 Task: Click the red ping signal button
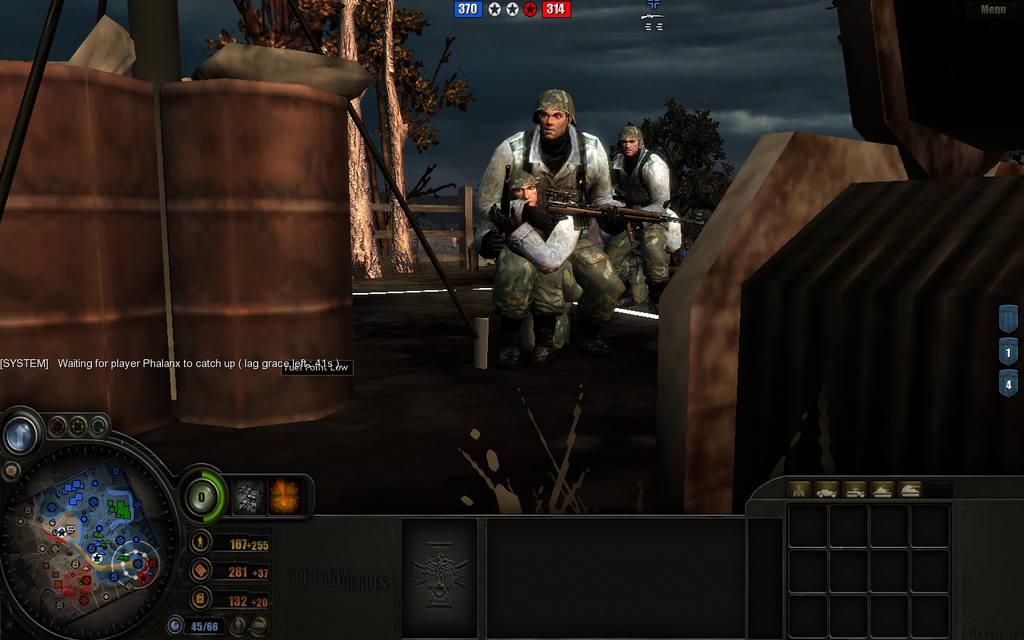(57, 426)
